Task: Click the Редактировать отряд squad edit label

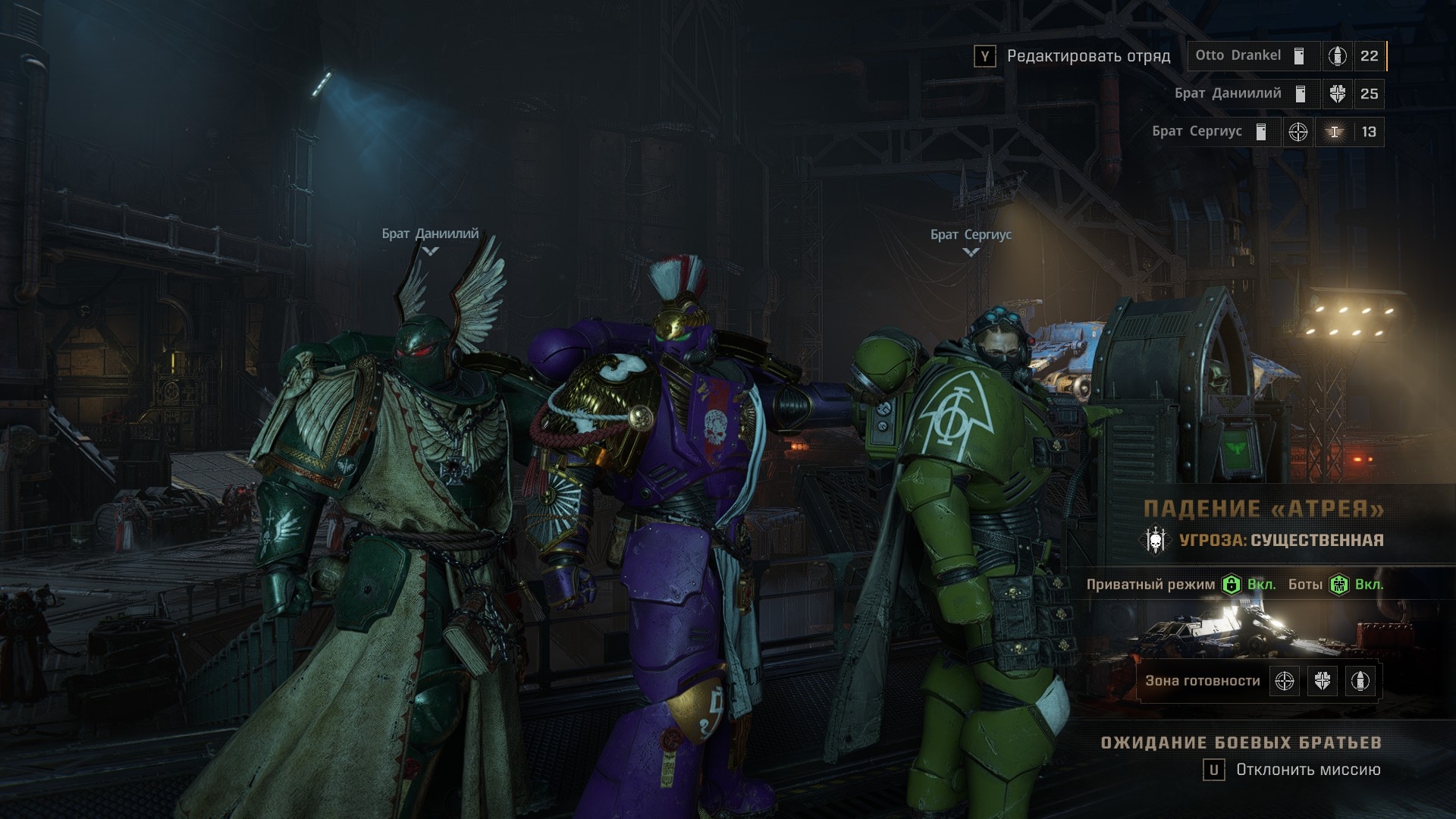Action: coord(1088,56)
